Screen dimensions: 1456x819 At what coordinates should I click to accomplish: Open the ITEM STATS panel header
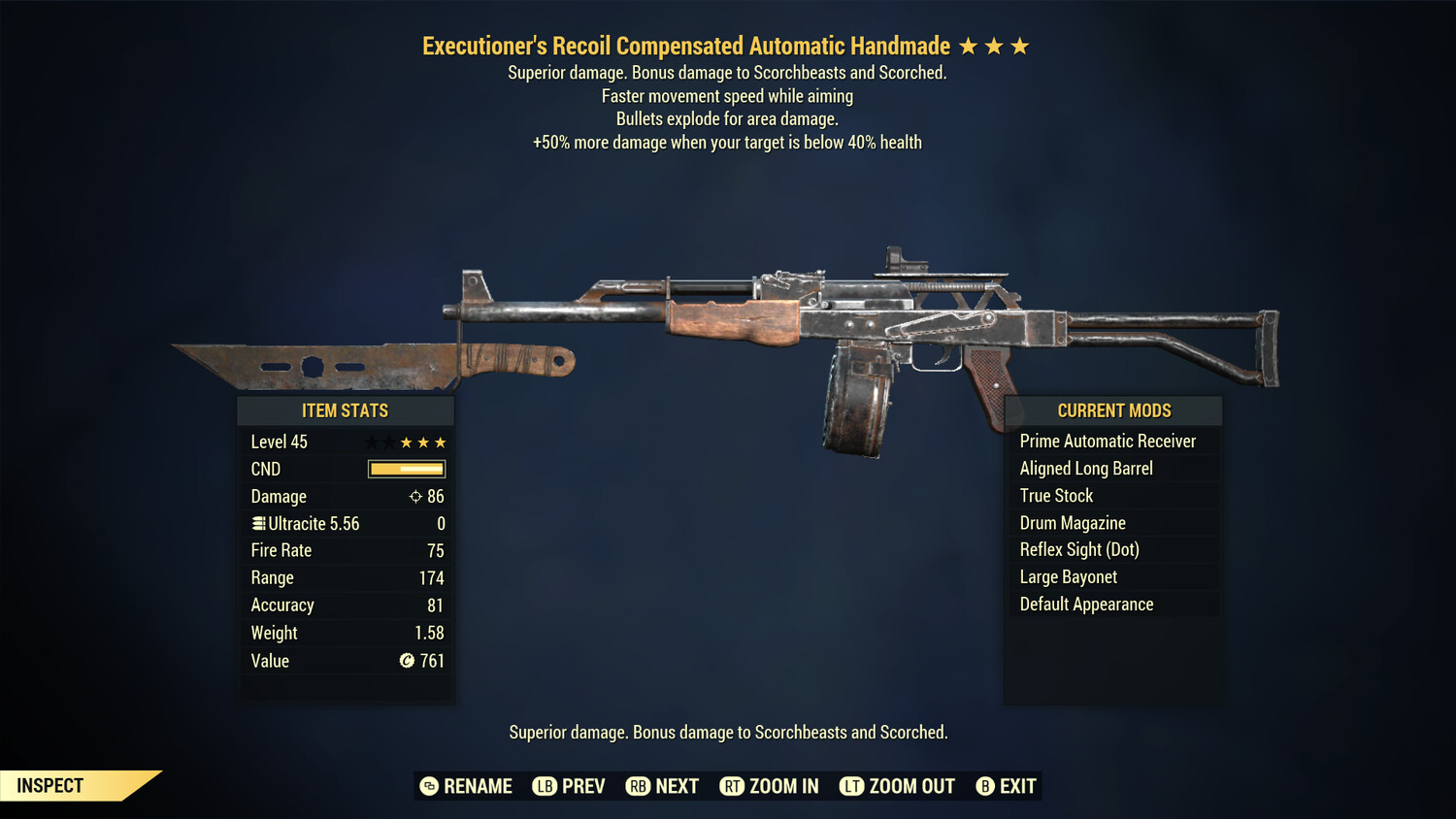(x=346, y=409)
